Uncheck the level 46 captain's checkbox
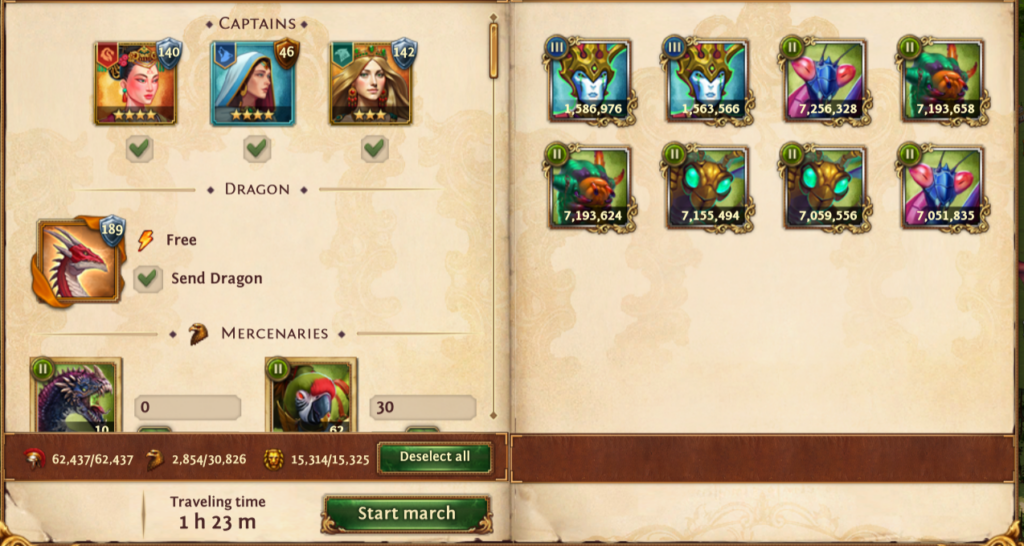1024x546 pixels. (x=257, y=149)
